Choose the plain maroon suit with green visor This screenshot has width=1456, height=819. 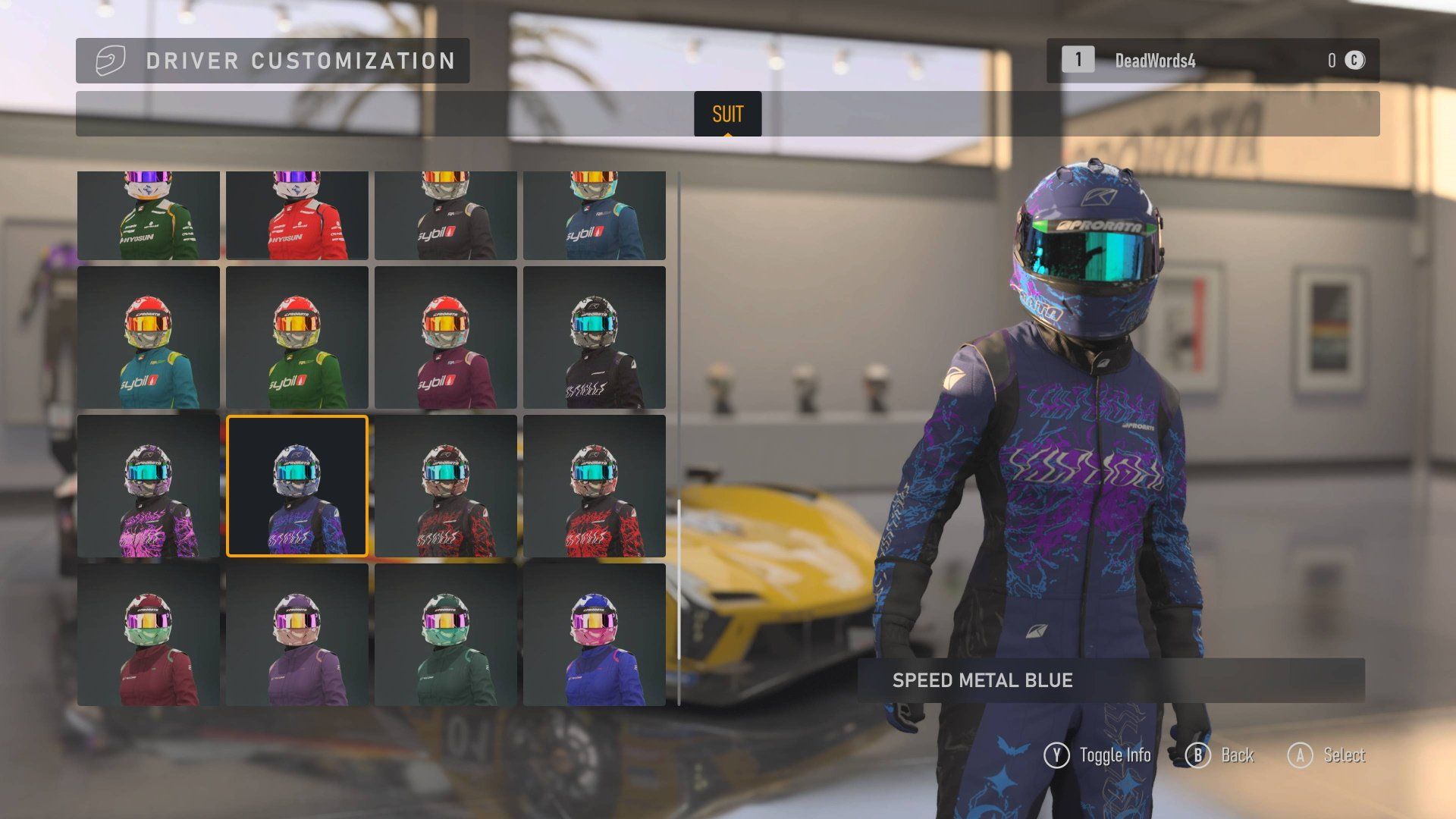149,635
